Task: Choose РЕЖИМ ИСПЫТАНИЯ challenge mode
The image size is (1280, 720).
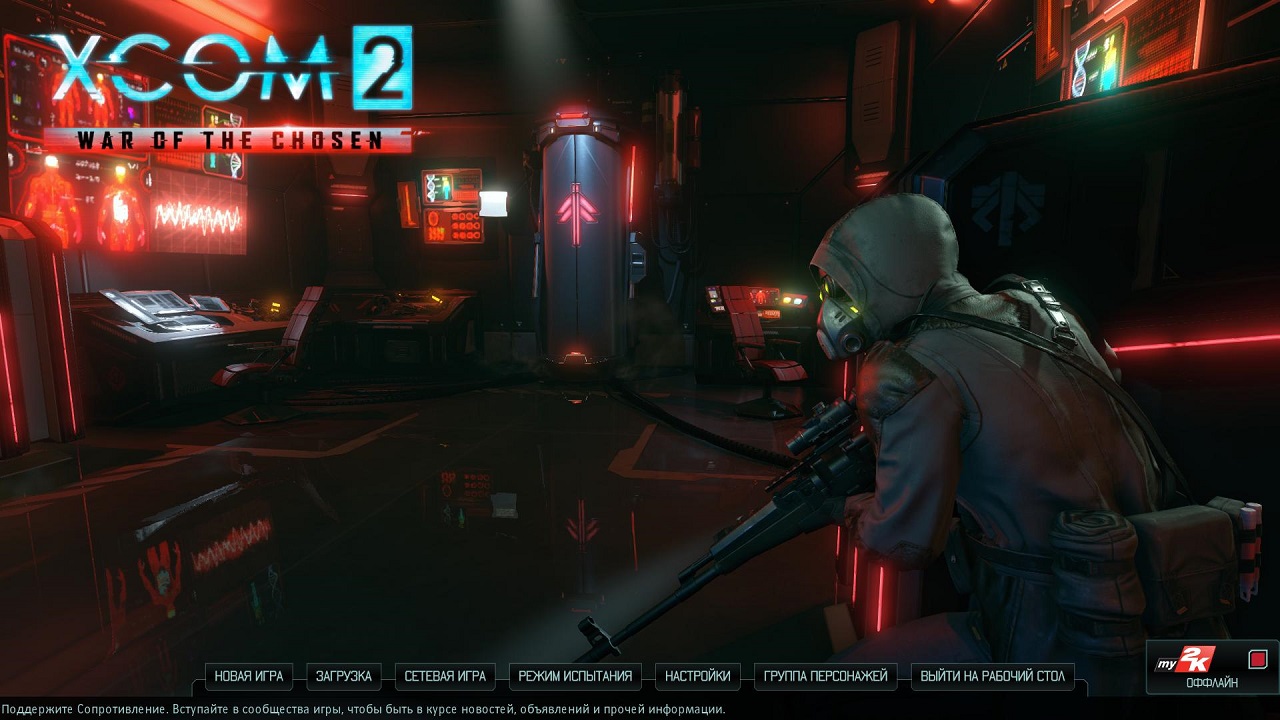Action: tap(575, 677)
